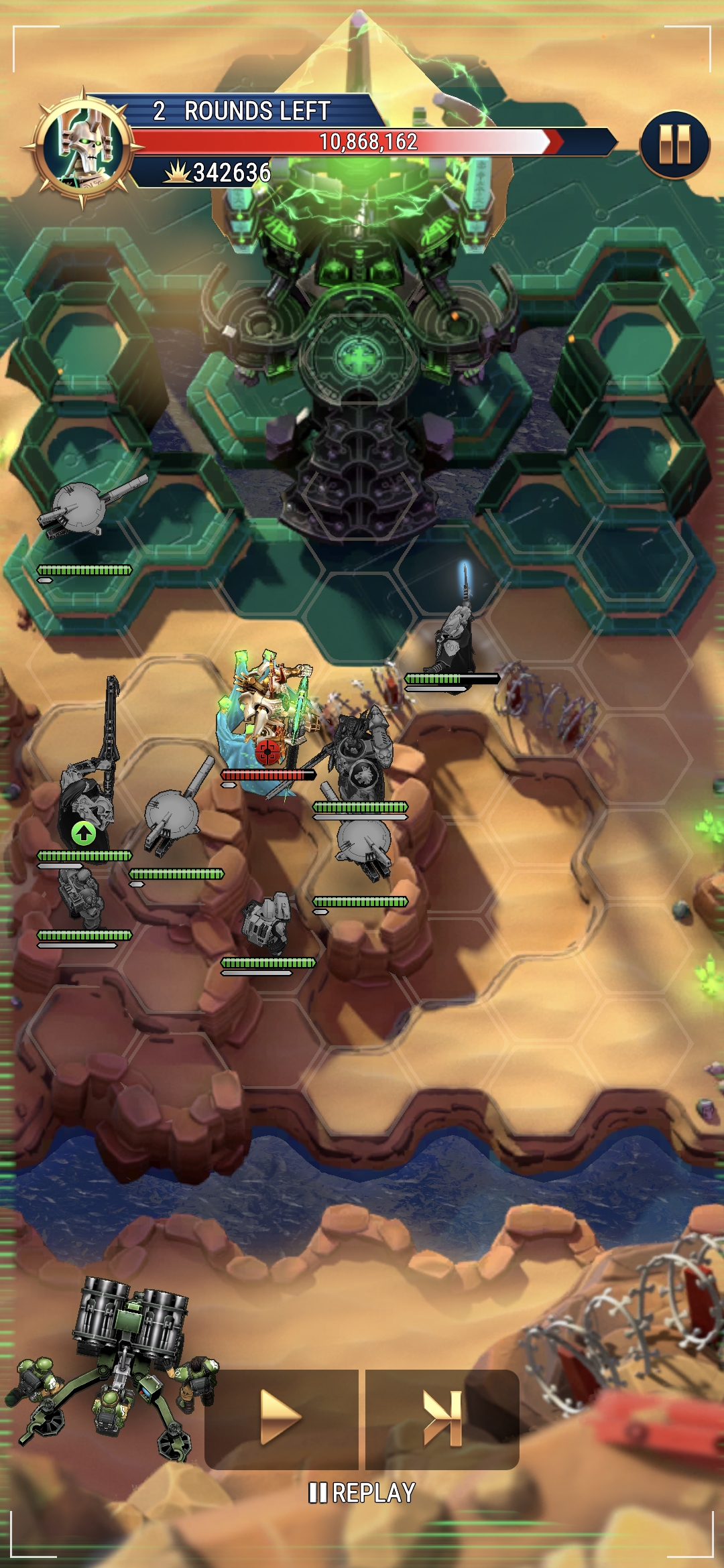Skip to the end of the replay

point(442,1417)
